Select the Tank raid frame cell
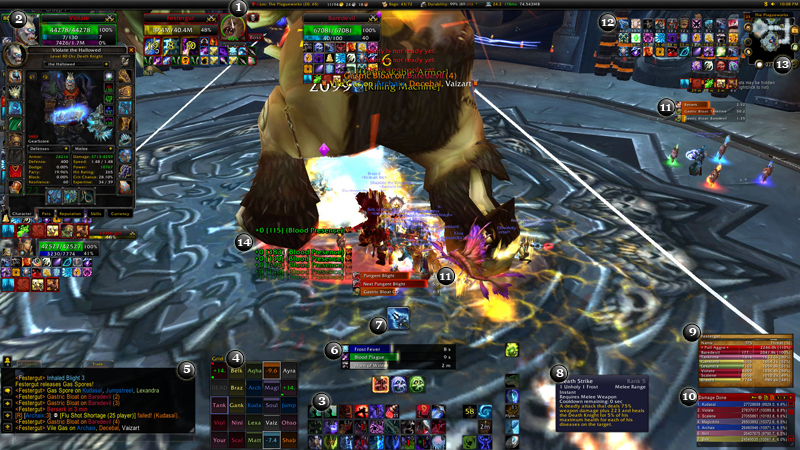Viewport: 800px width, 450px height. click(x=220, y=405)
